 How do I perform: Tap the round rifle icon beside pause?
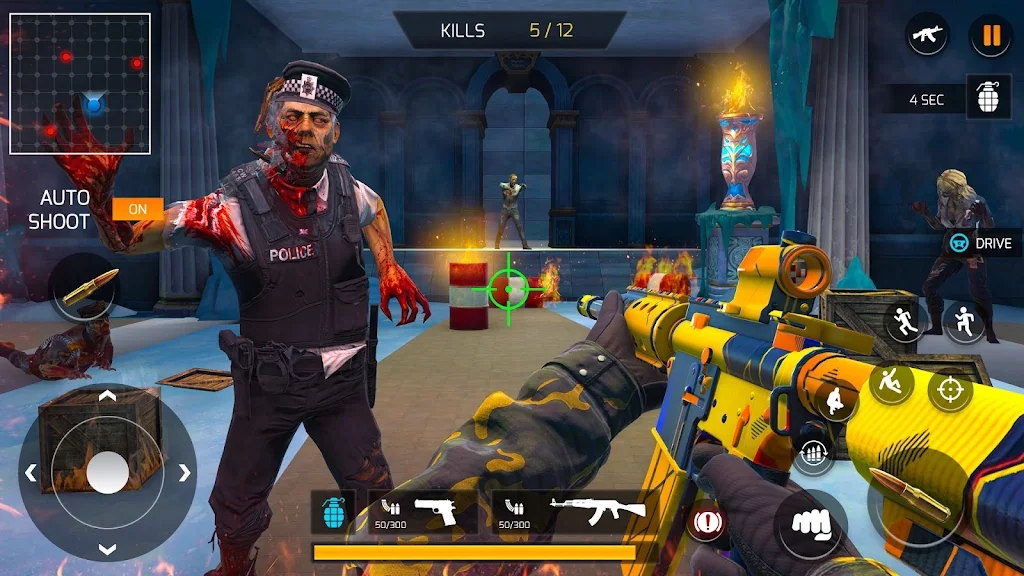pos(927,36)
